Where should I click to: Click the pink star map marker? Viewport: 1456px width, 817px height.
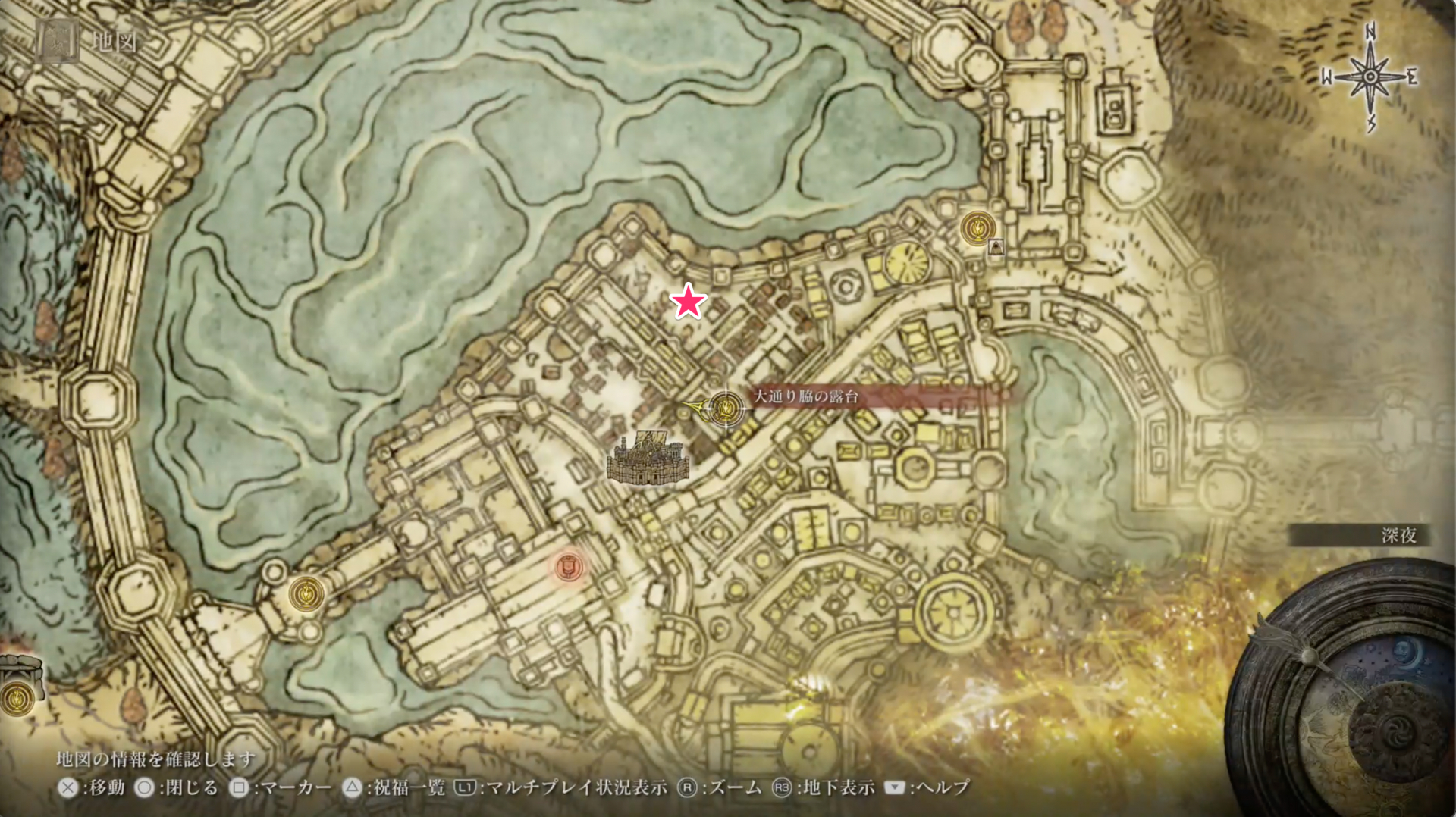(687, 303)
